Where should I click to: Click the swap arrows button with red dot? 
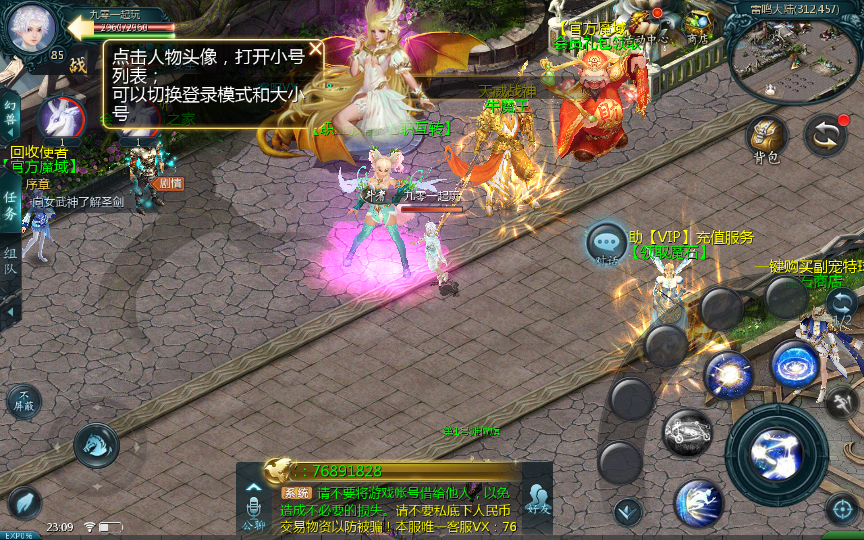click(x=825, y=135)
